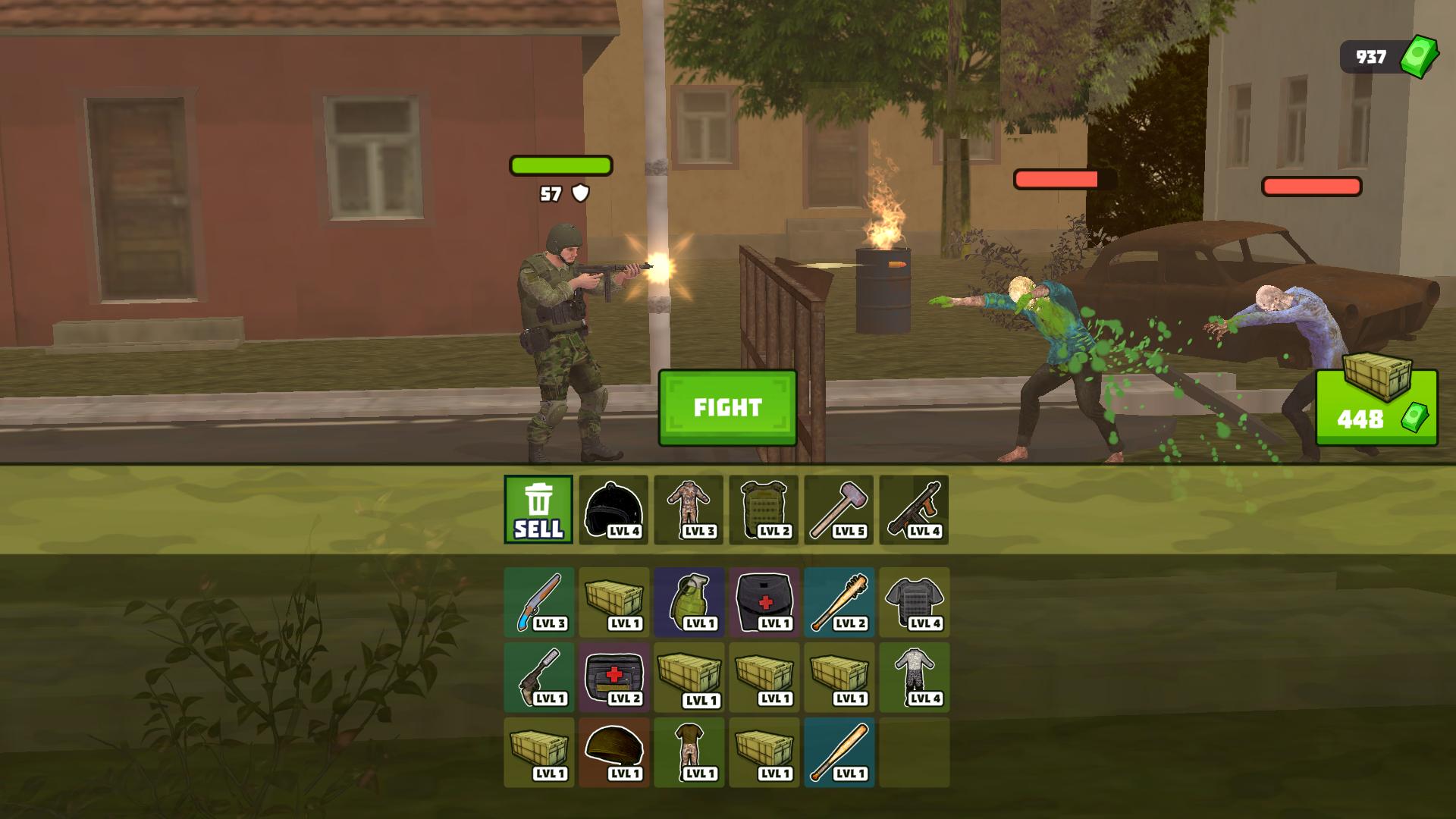Open the LVL 2 first aid kit item
Screen dimensions: 1456x819
[613, 679]
